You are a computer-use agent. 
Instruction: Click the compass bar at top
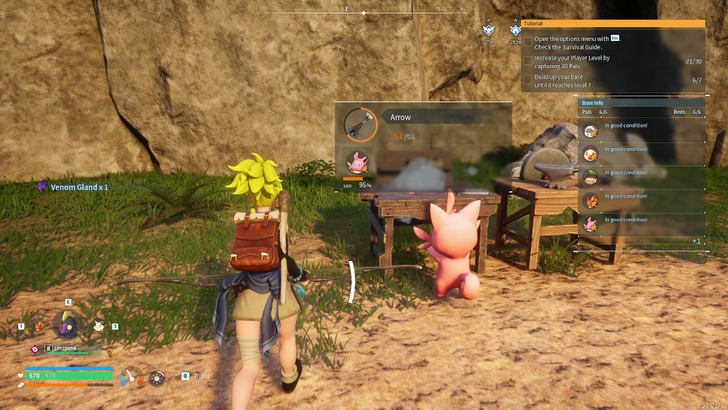pos(363,12)
